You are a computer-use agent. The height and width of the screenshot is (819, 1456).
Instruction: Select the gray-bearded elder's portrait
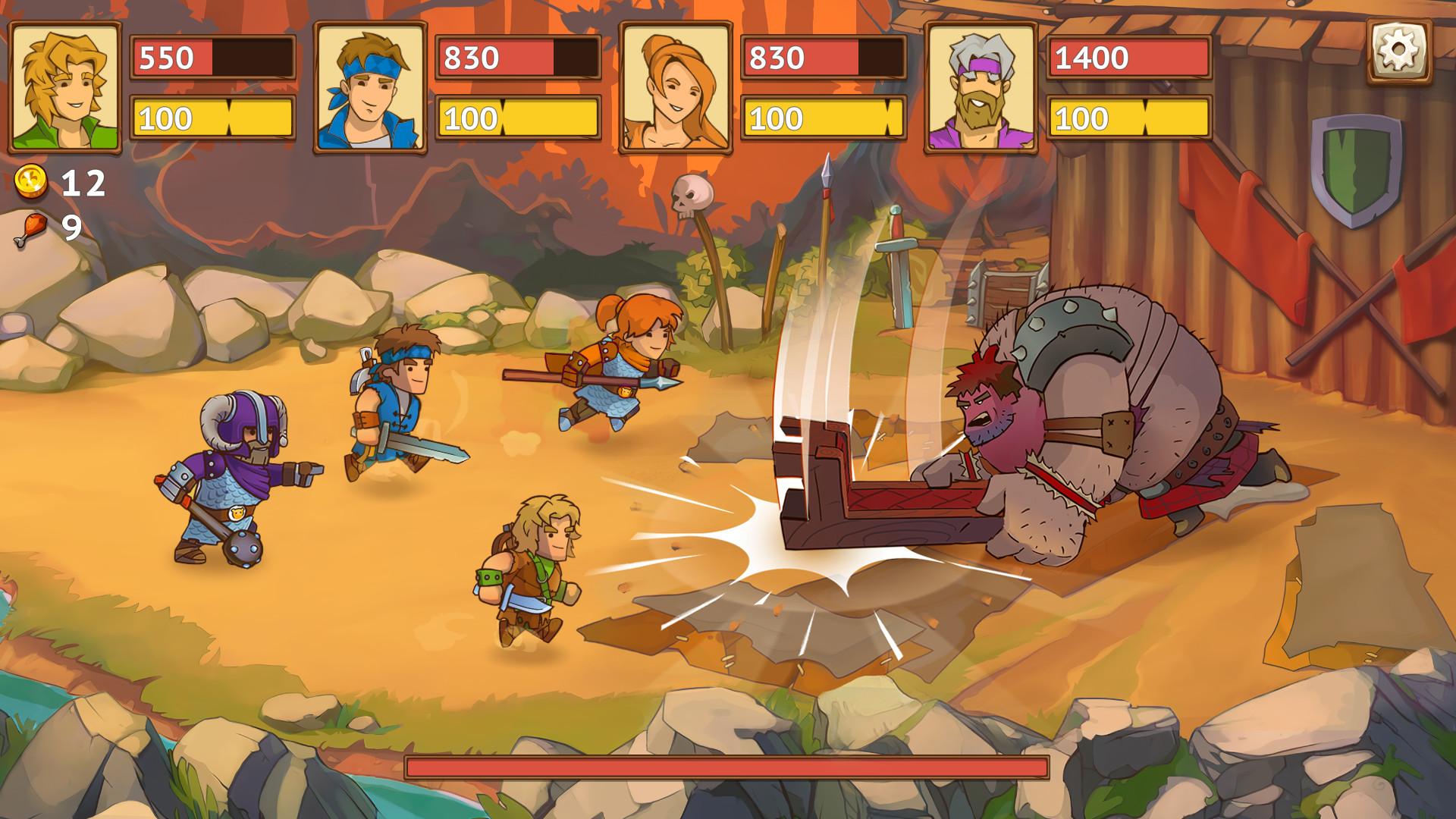pos(982,85)
